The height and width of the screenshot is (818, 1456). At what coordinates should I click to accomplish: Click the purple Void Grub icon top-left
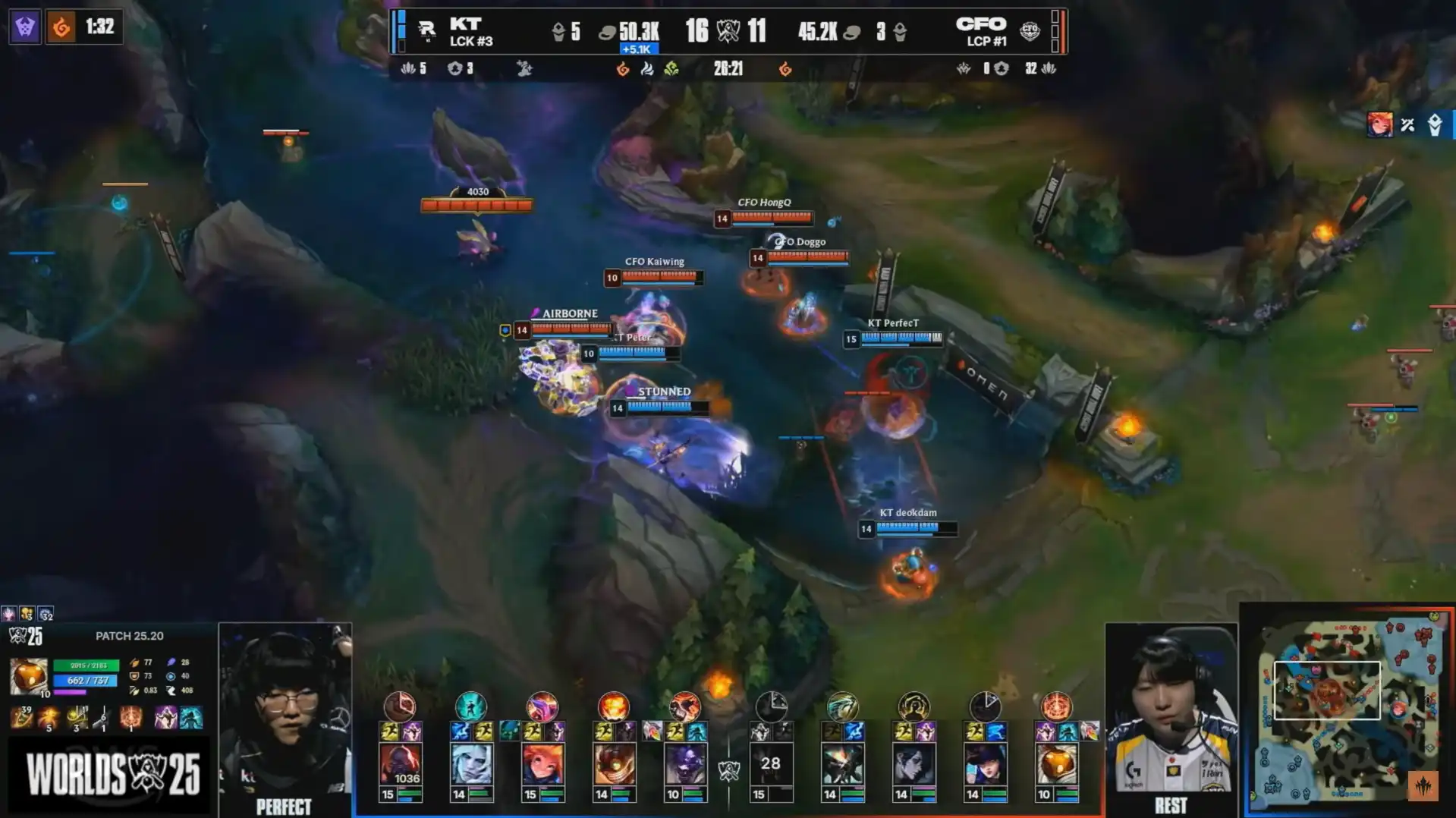click(25, 28)
